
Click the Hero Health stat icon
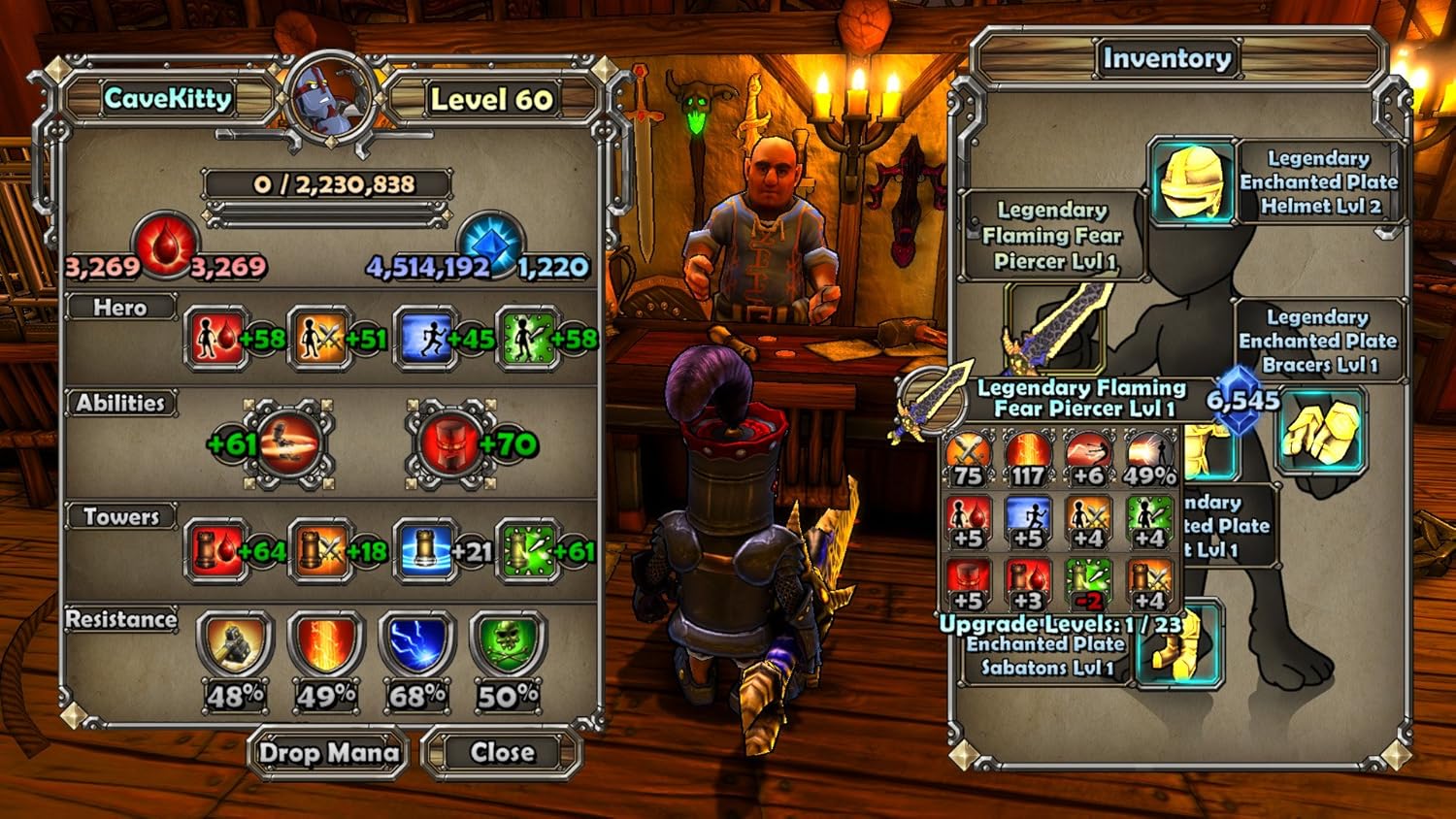[x=215, y=339]
